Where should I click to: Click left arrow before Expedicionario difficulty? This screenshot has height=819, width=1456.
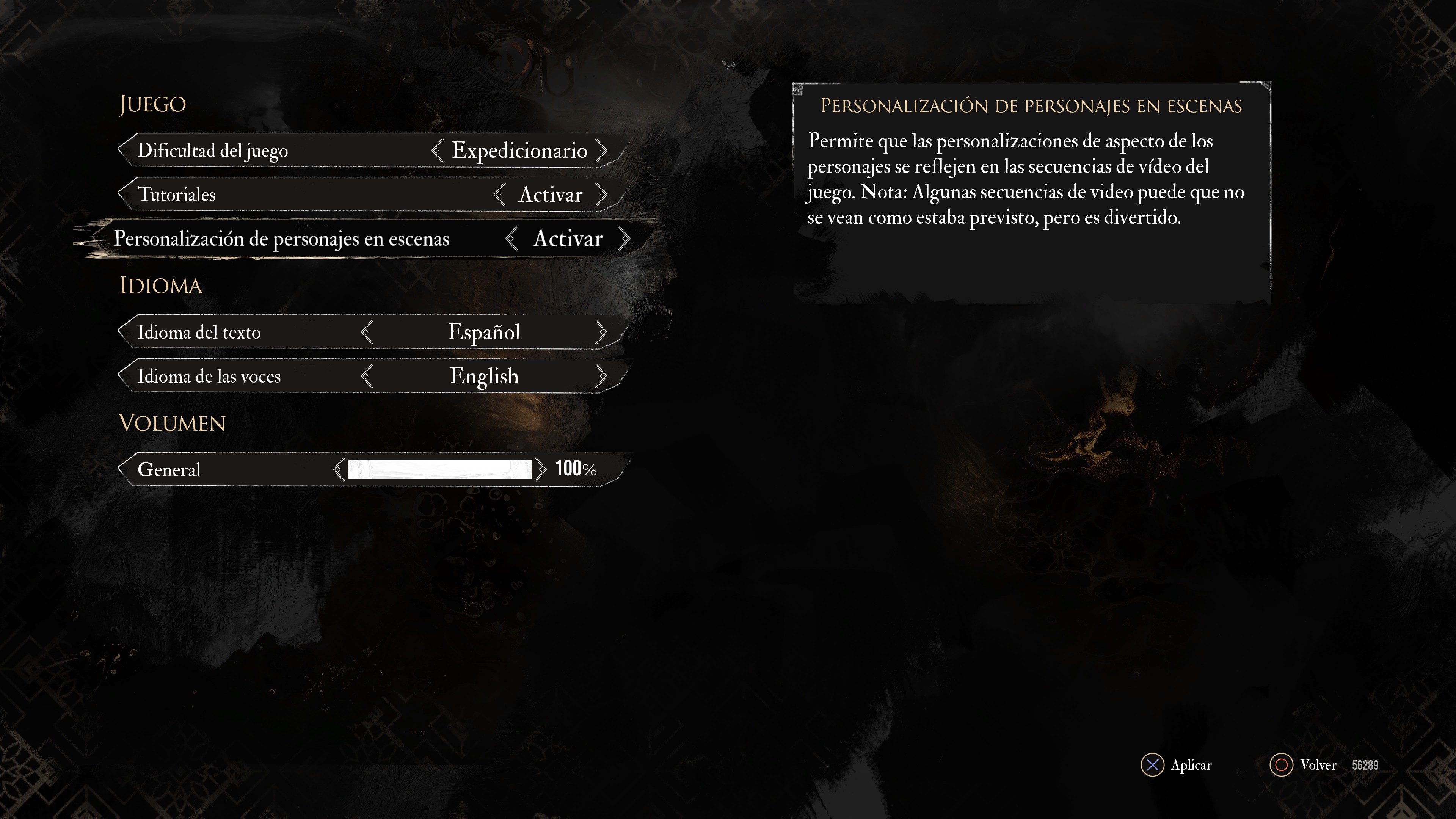pyautogui.click(x=437, y=151)
